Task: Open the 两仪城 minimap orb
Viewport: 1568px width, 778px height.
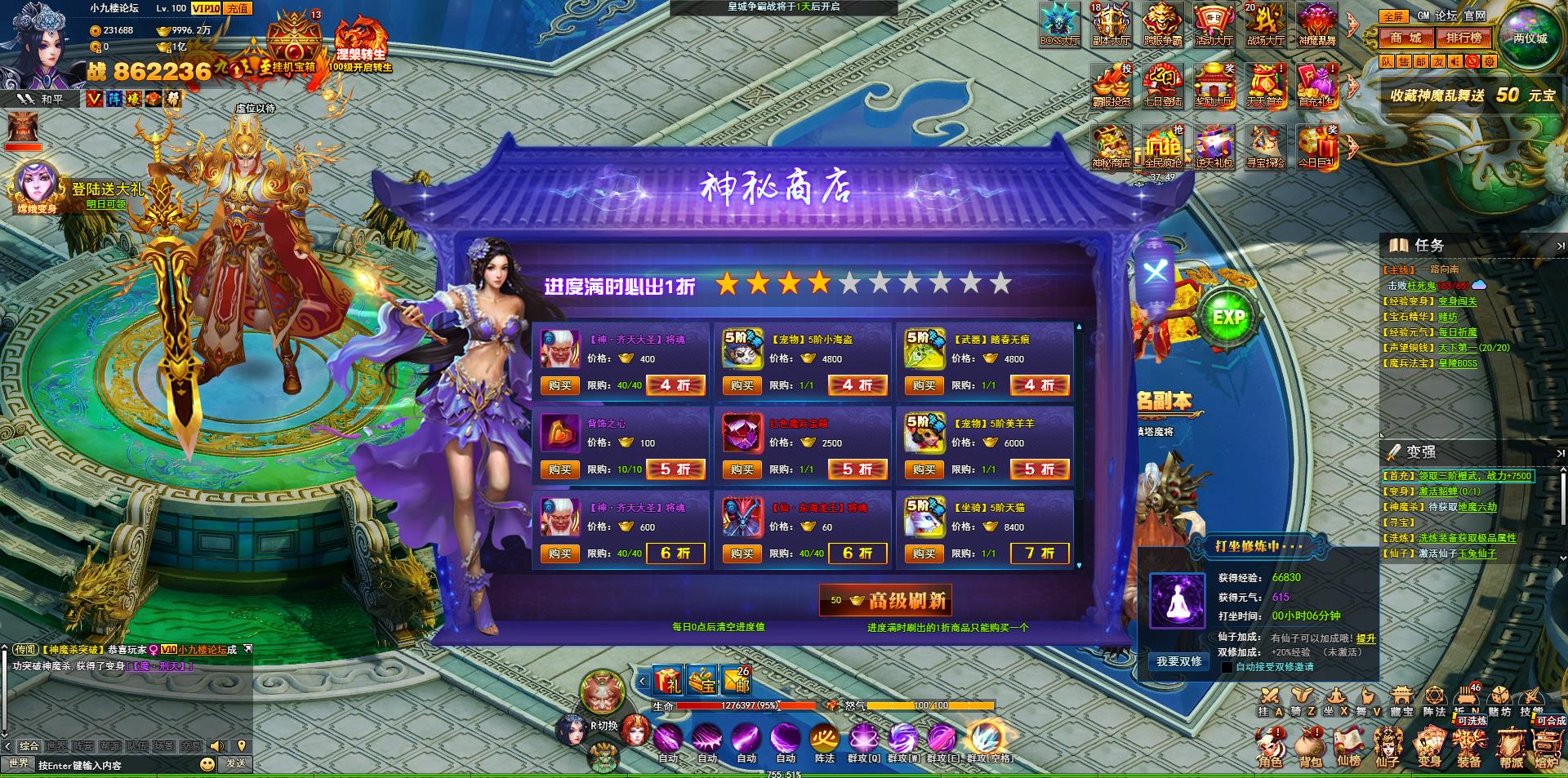Action: click(x=1530, y=37)
